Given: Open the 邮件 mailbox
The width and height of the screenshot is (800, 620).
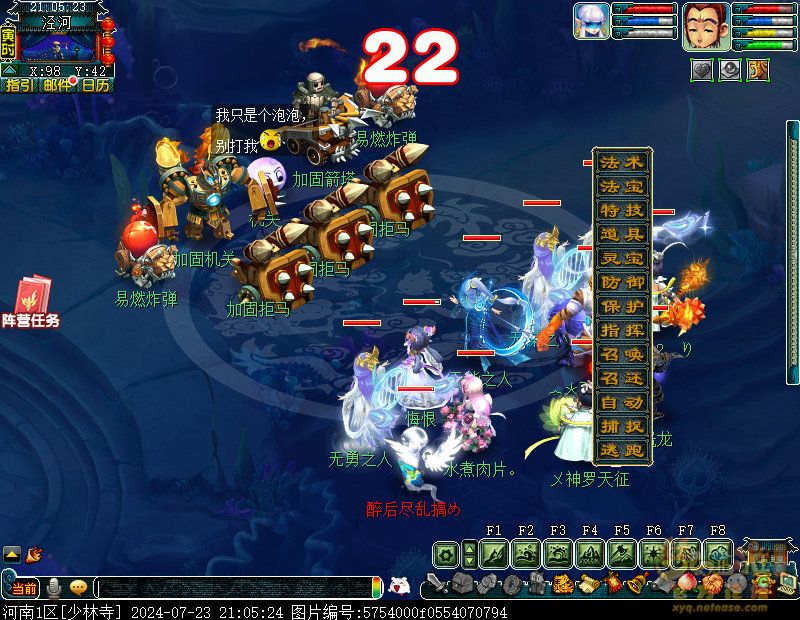Looking at the screenshot, I should (x=58, y=86).
